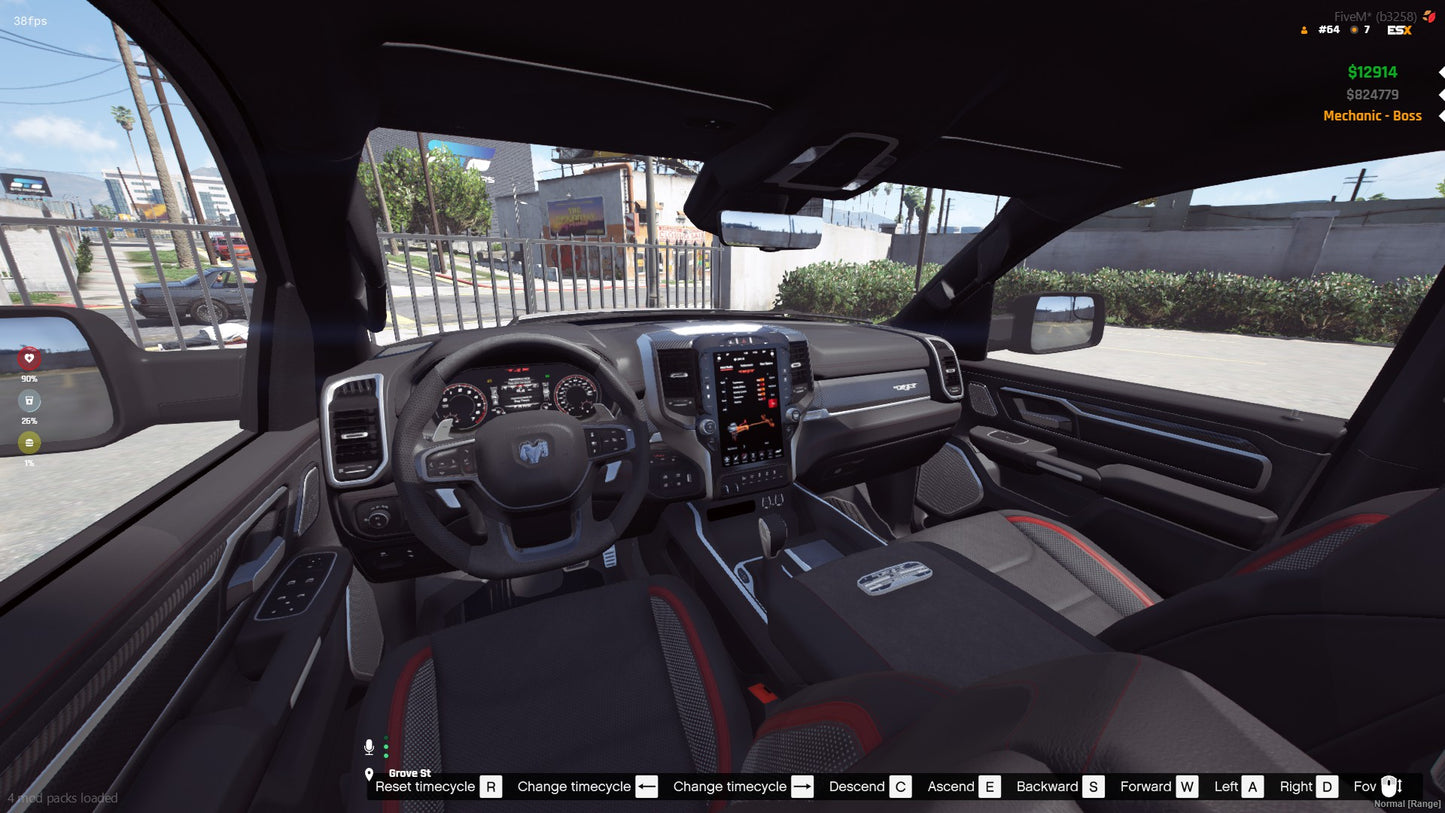
Task: Select the Mechanic - Boss job label
Action: tap(1372, 116)
